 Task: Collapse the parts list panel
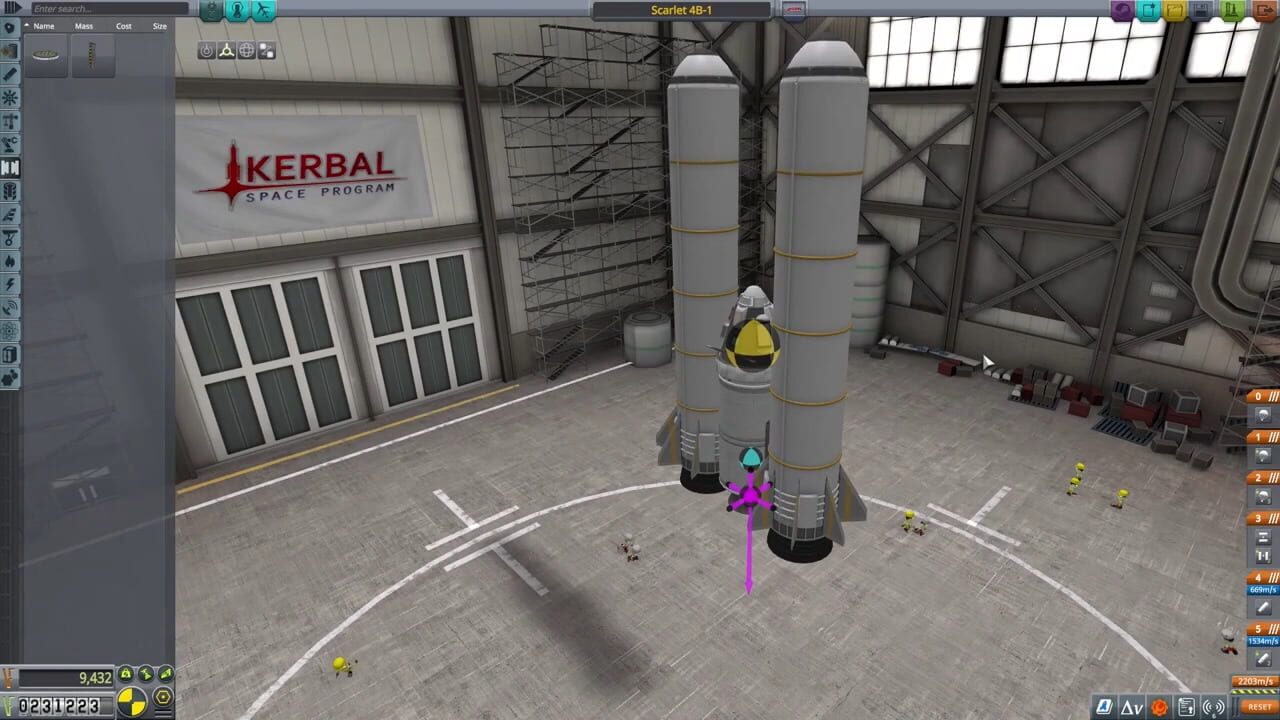click(12, 7)
